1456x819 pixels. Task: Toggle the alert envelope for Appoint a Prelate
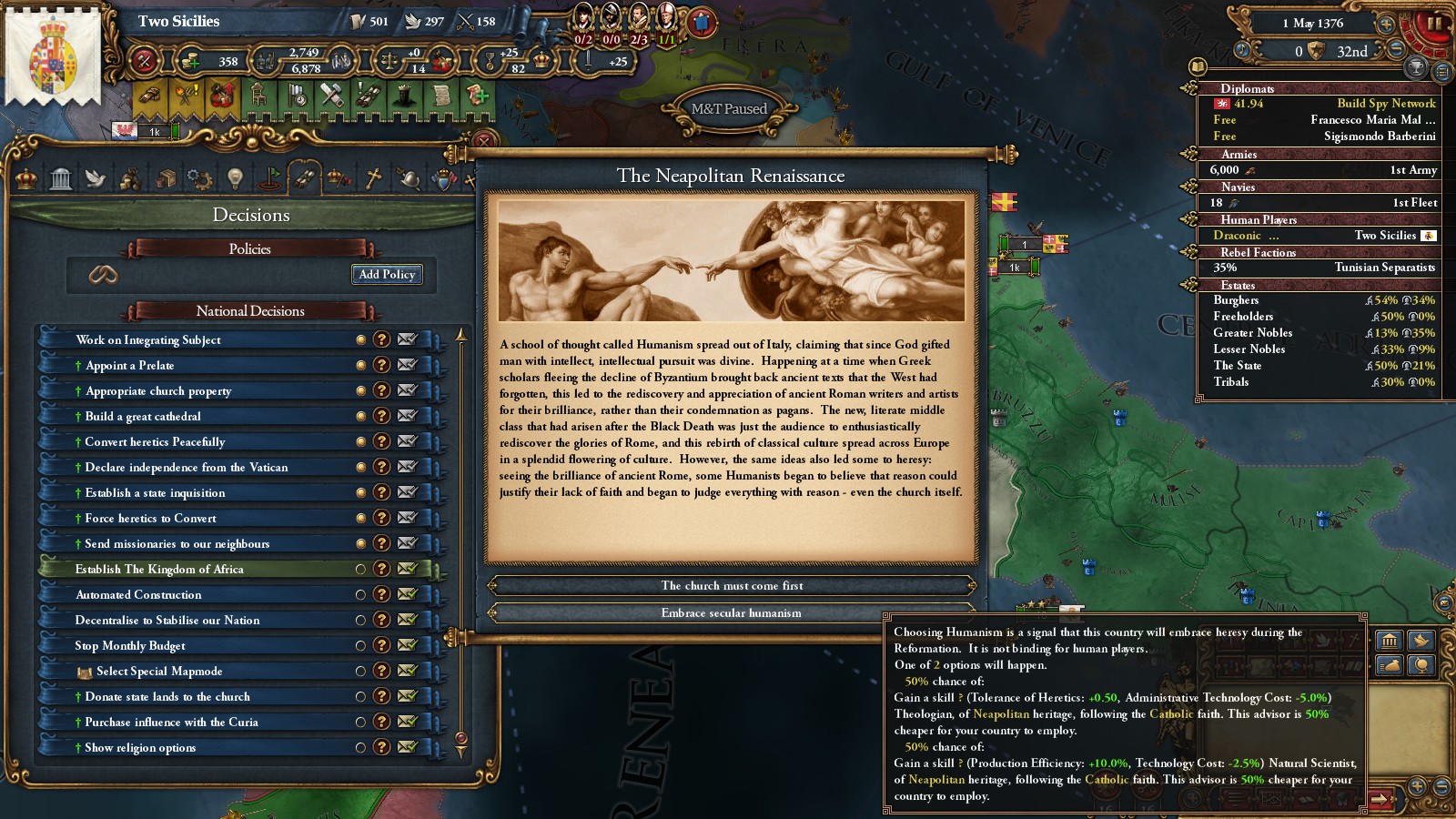click(407, 365)
